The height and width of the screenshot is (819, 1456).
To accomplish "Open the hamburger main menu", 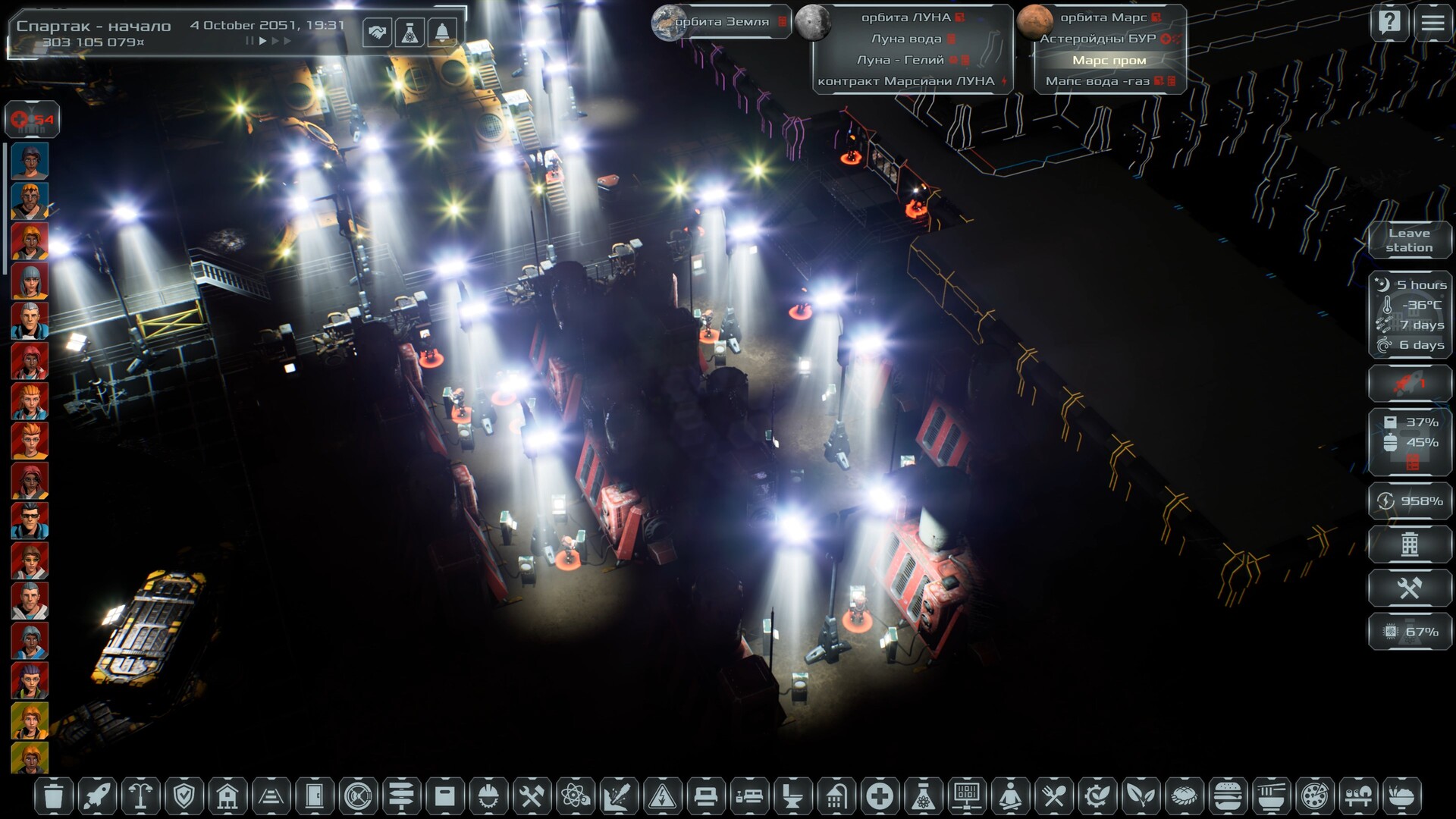I will 1432,23.
